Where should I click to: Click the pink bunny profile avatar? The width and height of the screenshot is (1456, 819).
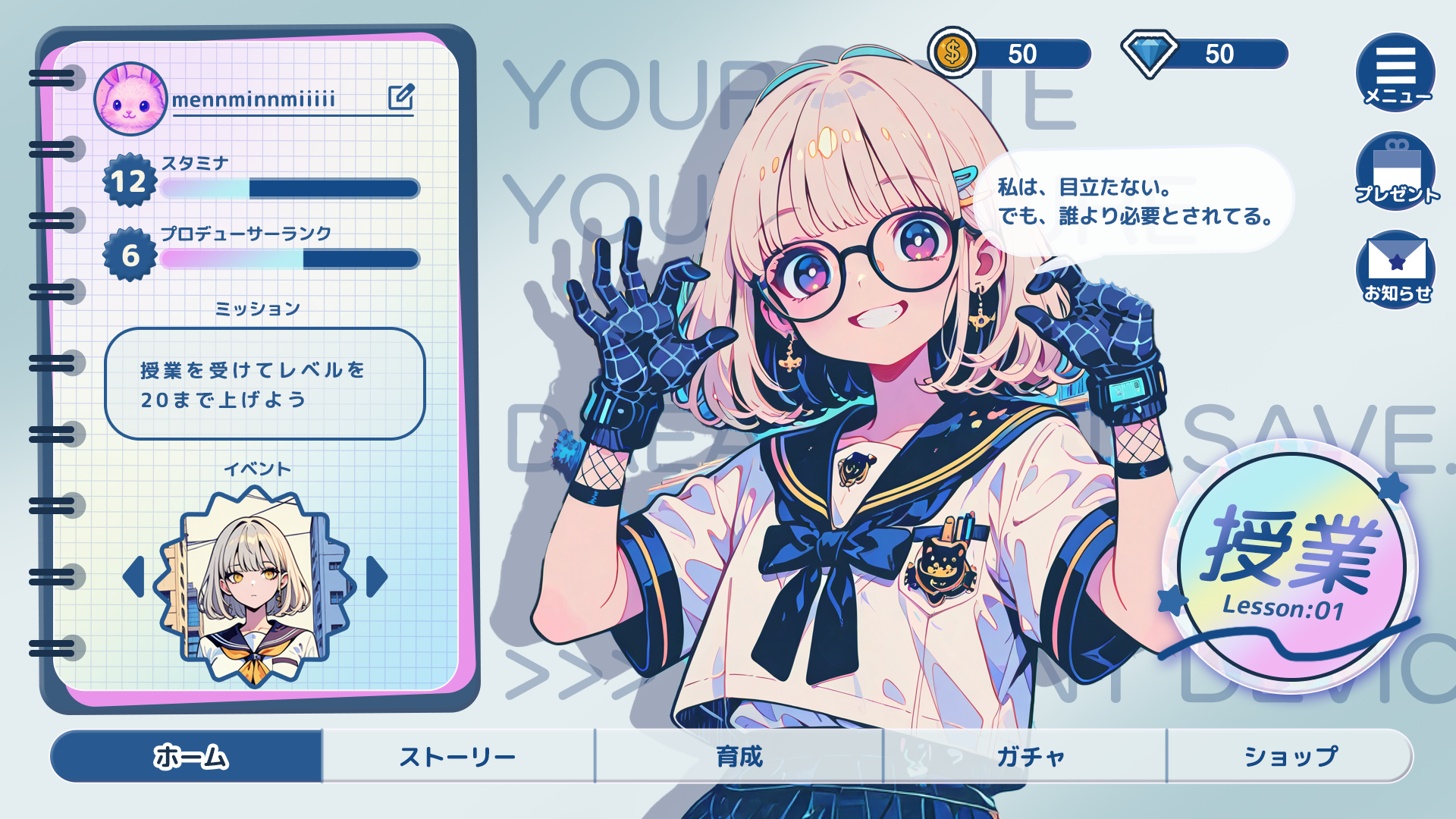130,99
